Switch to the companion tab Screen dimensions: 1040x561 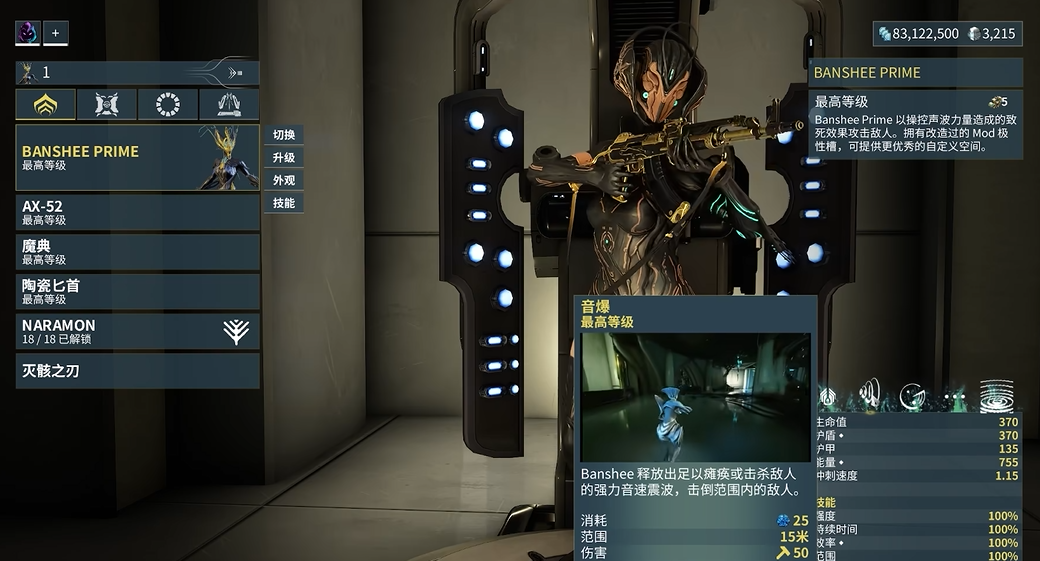[107, 104]
